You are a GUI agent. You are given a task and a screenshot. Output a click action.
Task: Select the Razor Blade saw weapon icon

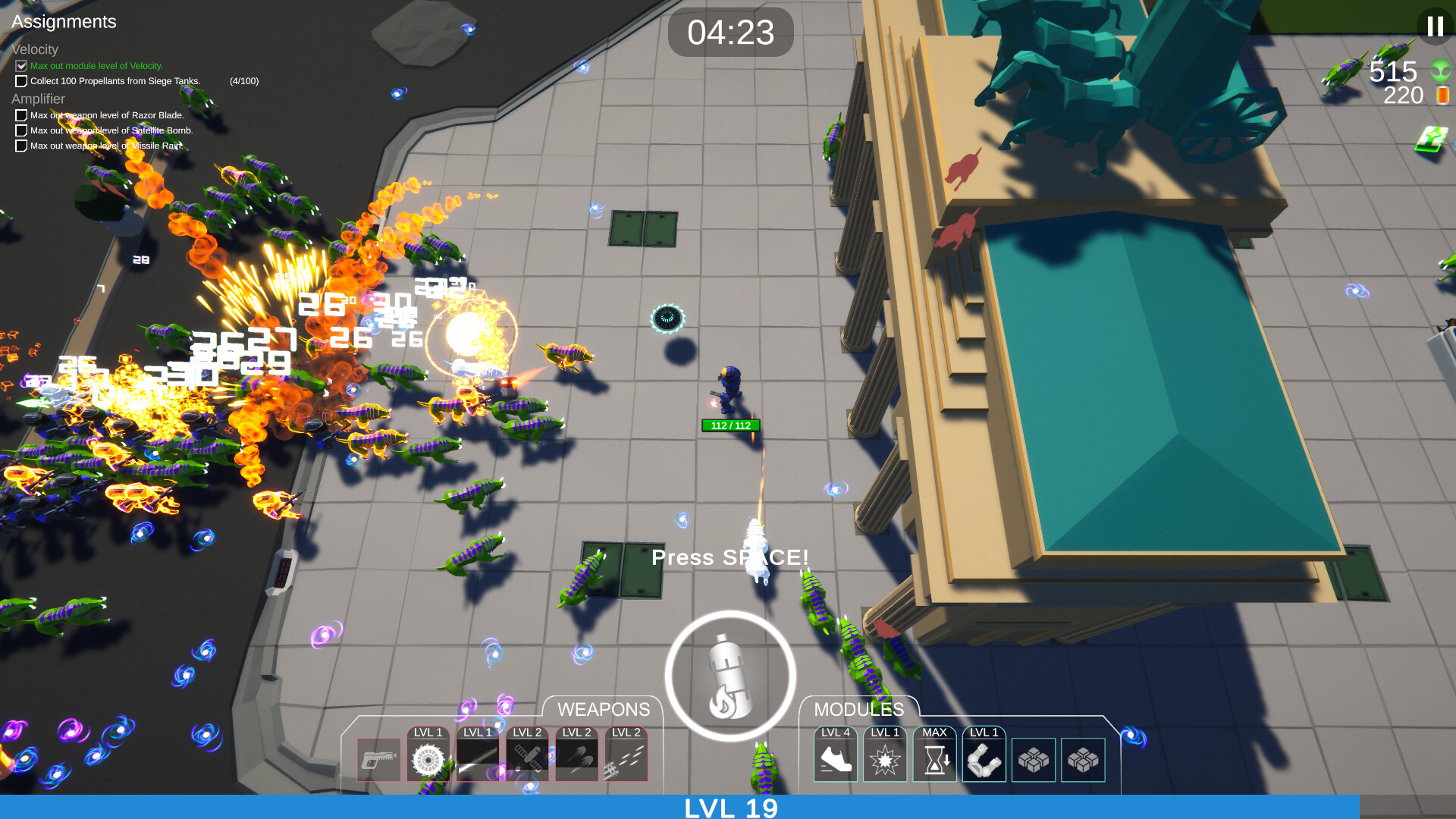[428, 760]
